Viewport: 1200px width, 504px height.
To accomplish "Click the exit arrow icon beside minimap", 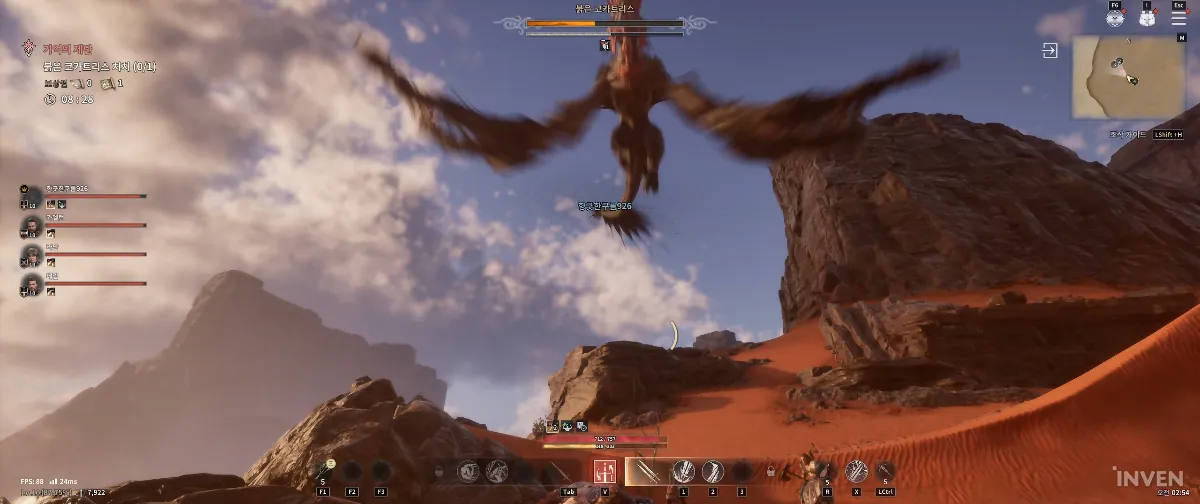I will click(1050, 51).
